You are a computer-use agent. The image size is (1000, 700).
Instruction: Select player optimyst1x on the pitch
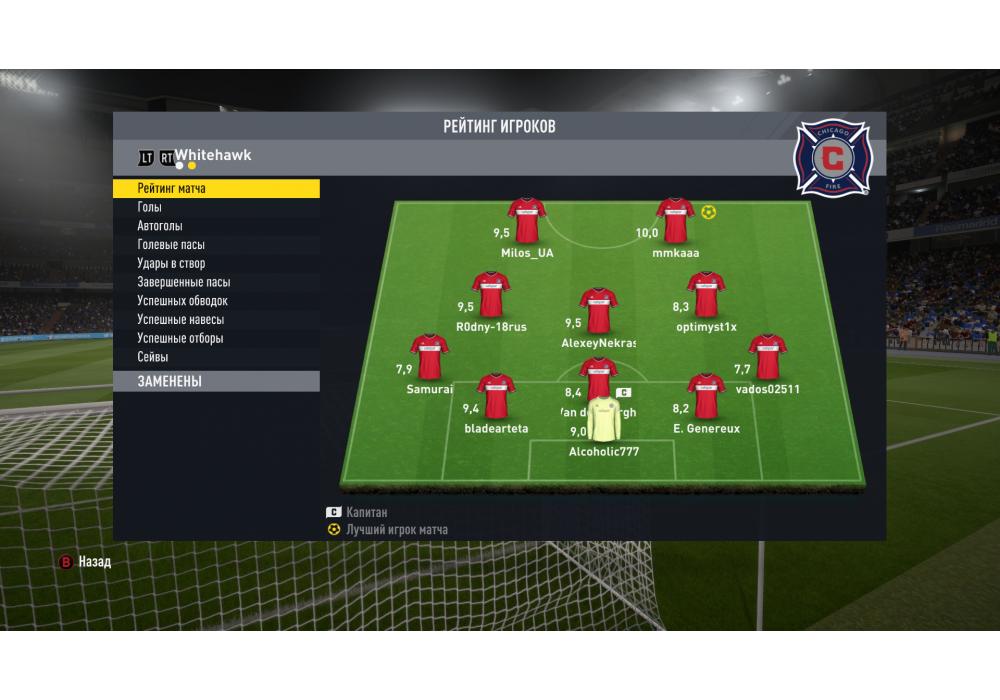pos(705,296)
